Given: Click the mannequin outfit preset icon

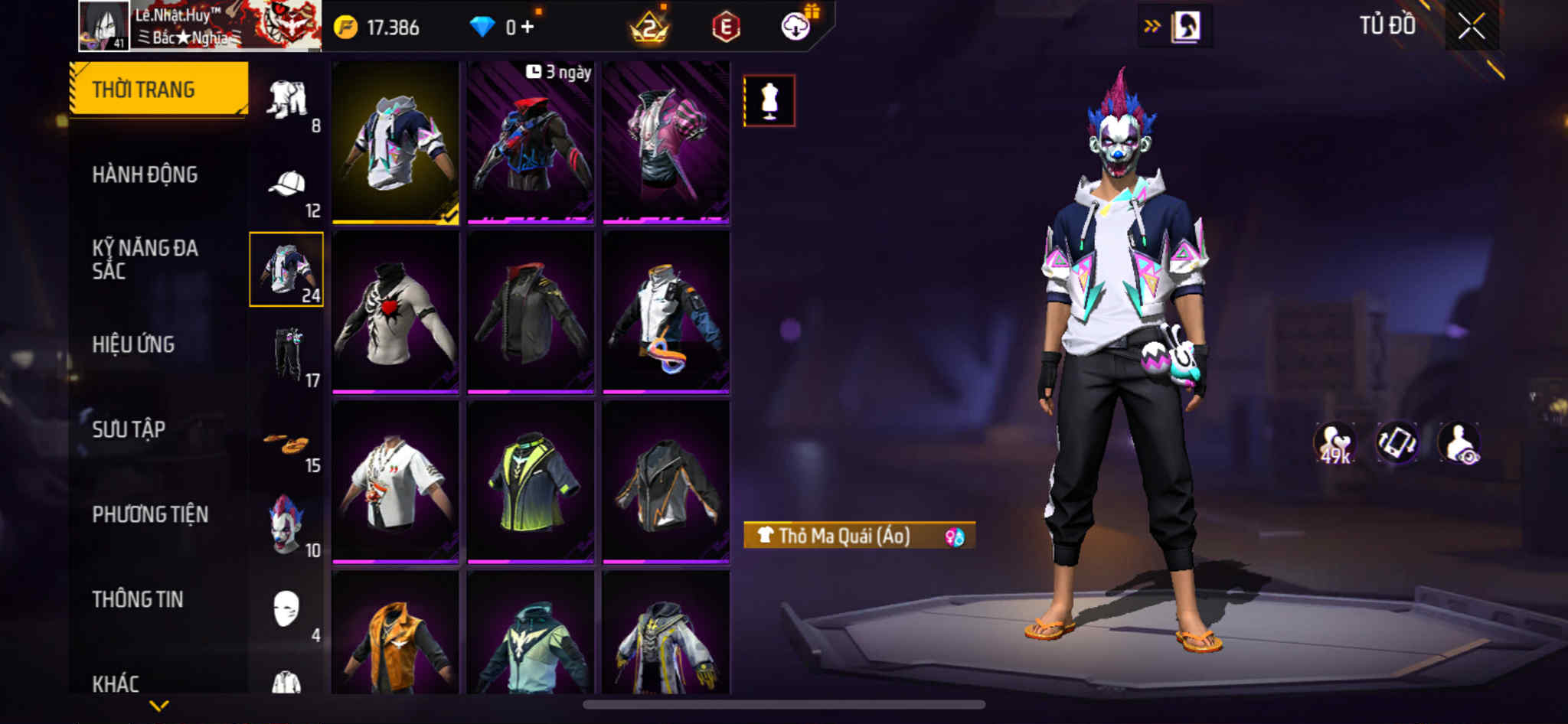Looking at the screenshot, I should 769,101.
